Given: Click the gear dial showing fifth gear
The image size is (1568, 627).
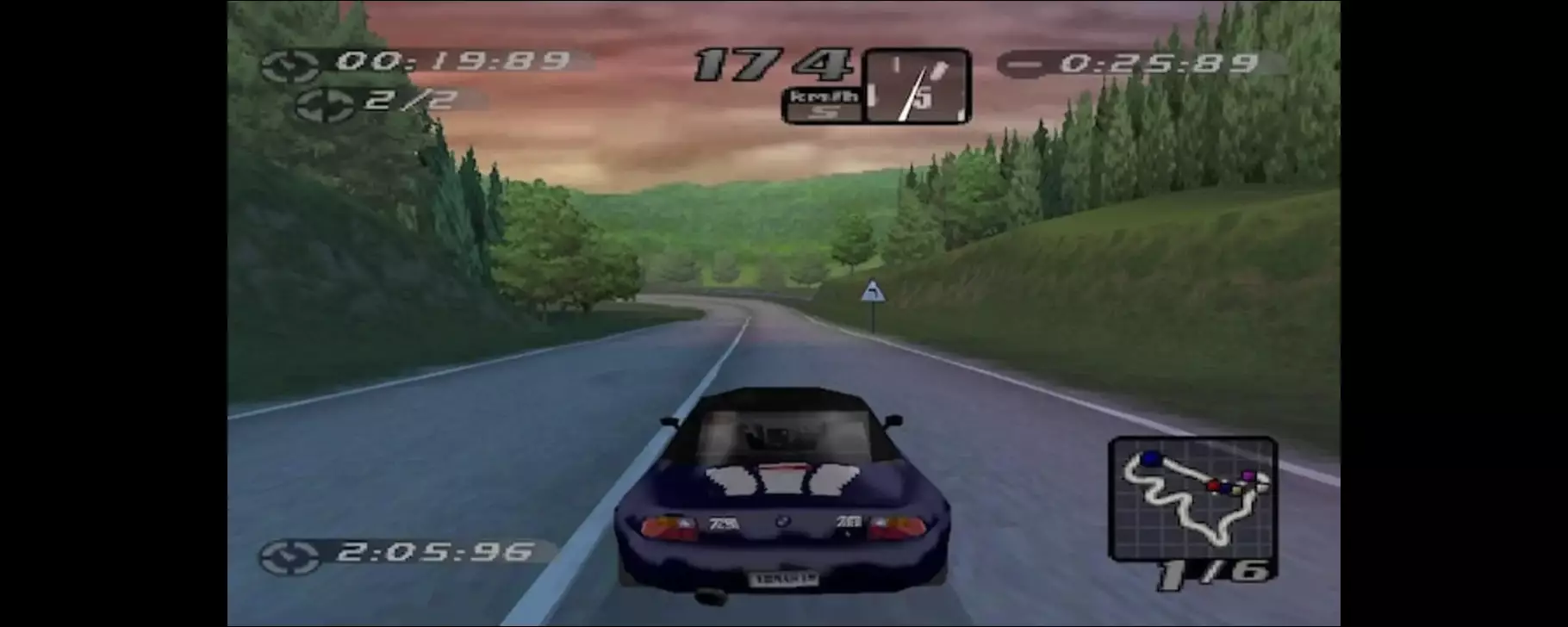Looking at the screenshot, I should [x=916, y=90].
